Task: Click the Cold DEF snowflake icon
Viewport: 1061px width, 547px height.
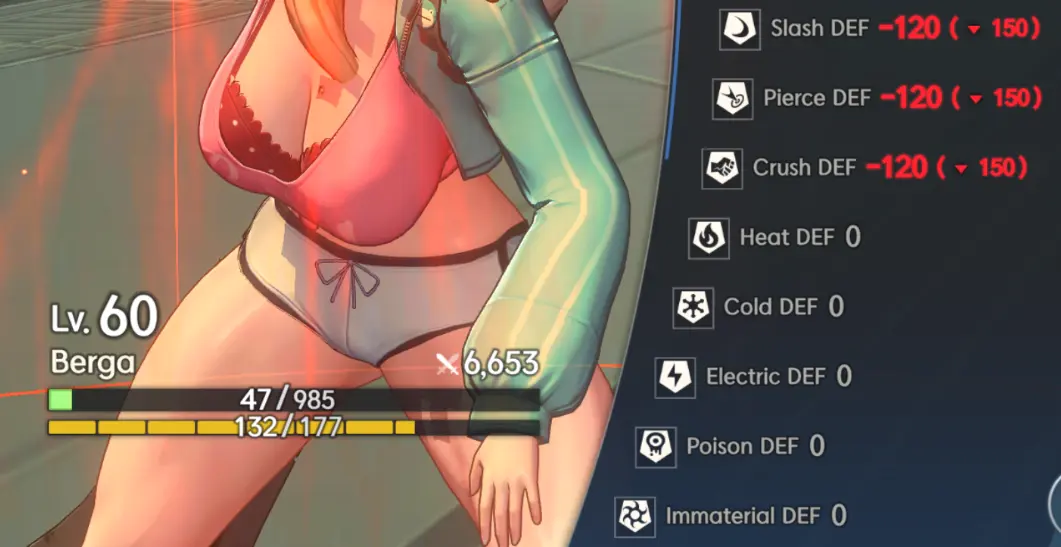Action: [692, 307]
